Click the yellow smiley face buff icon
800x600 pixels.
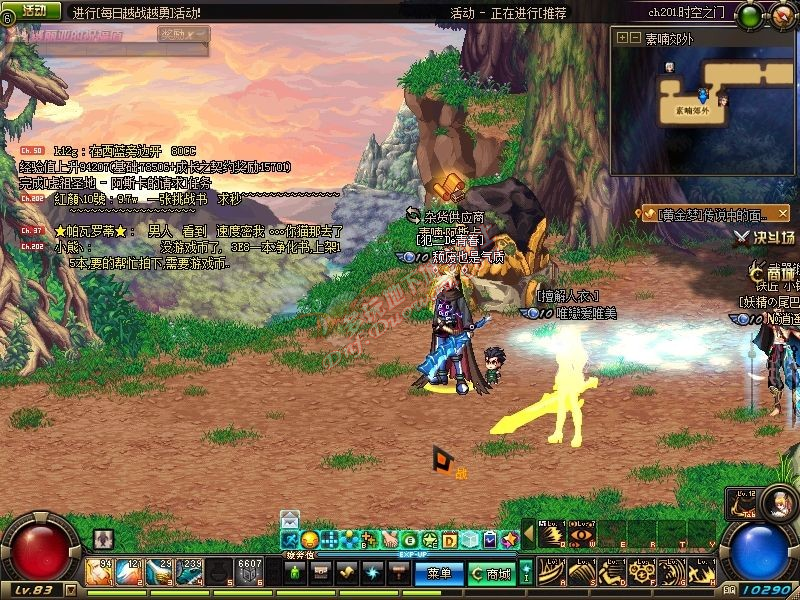[x=310, y=540]
